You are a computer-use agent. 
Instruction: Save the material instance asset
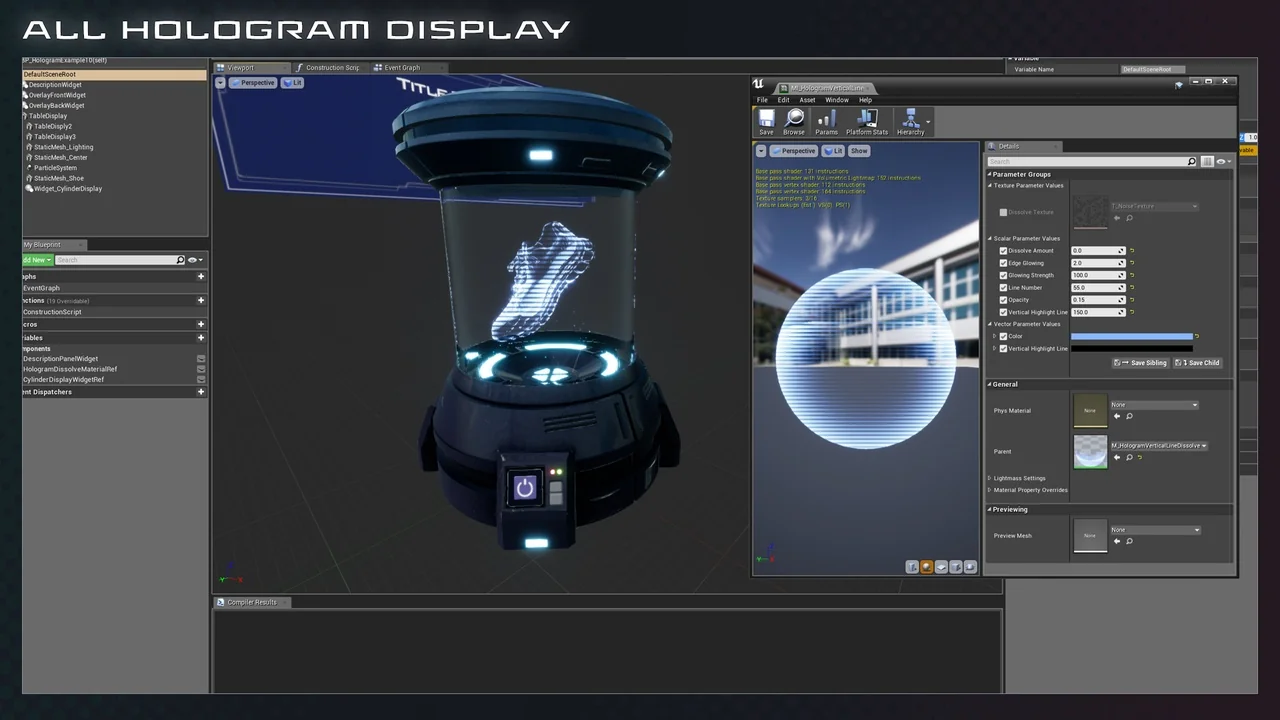(x=766, y=119)
